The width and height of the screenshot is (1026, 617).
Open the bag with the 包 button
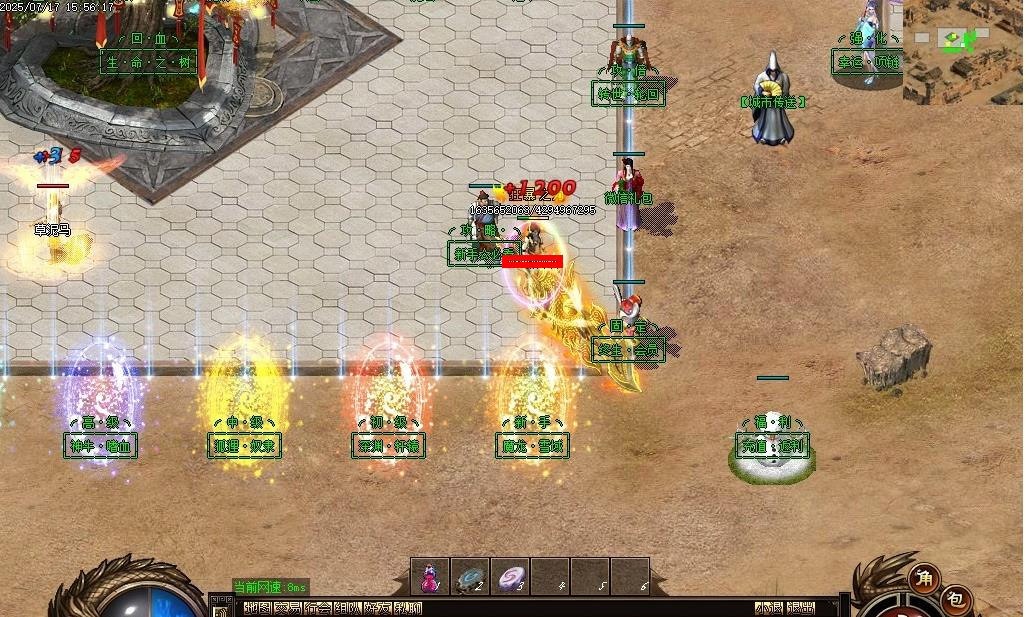click(957, 599)
